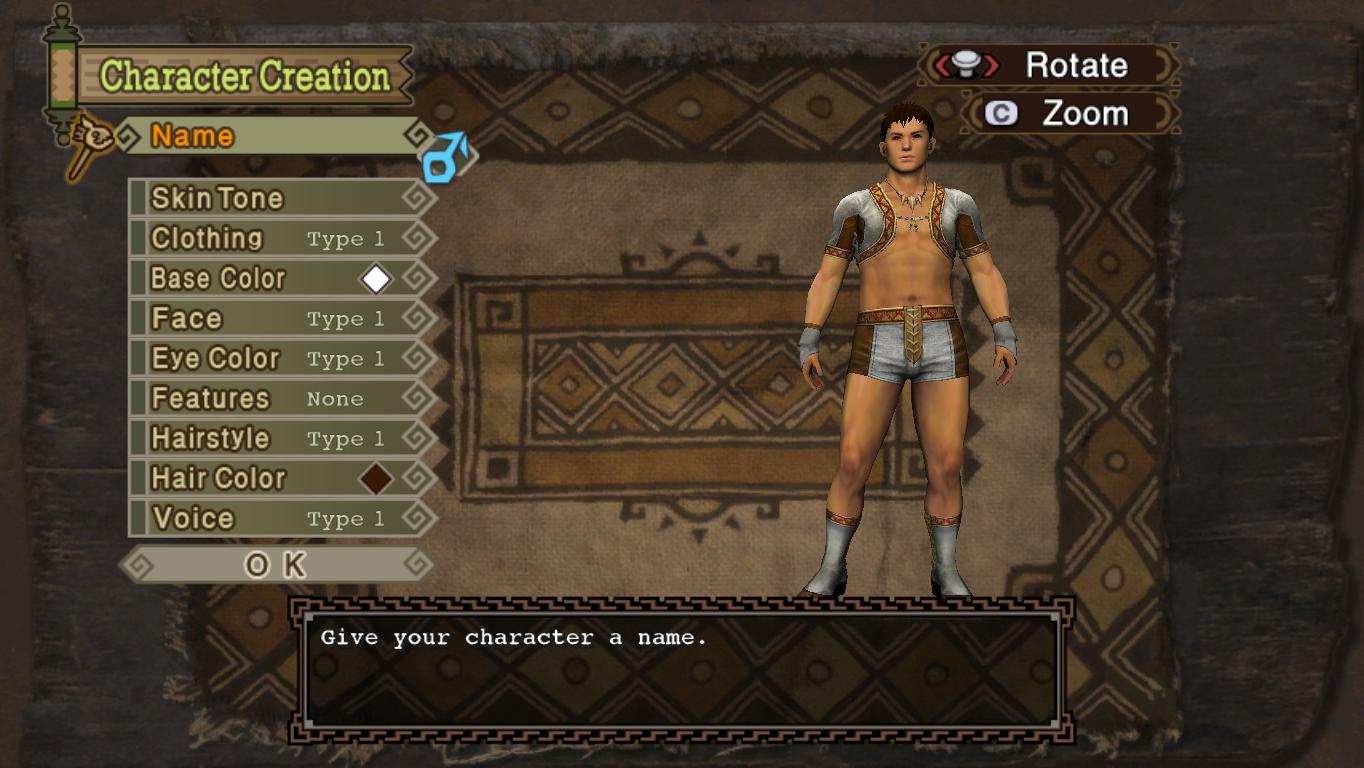The width and height of the screenshot is (1364, 768).
Task: Choose the Voice type row
Action: [x=280, y=518]
